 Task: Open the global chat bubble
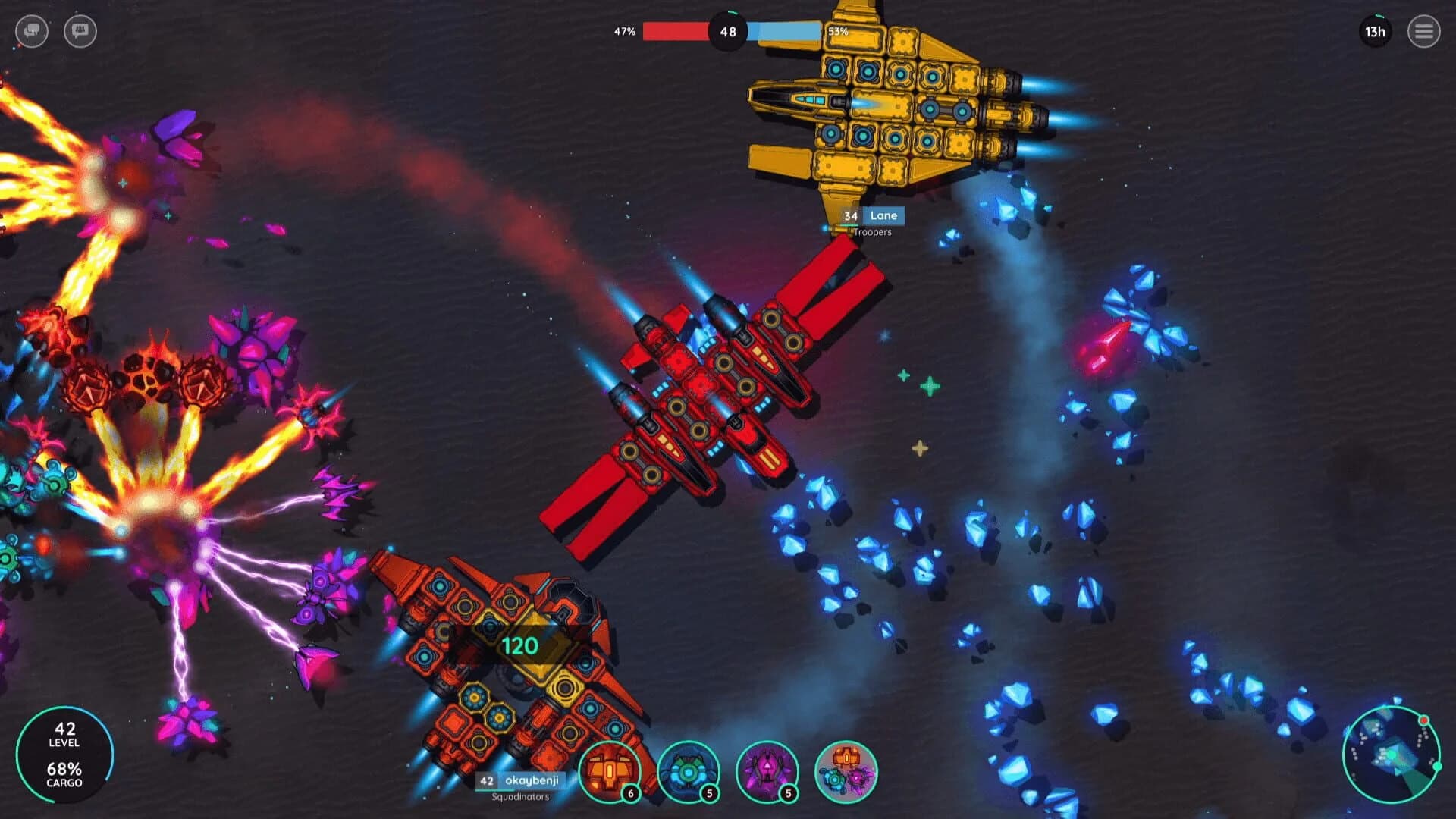click(x=32, y=32)
